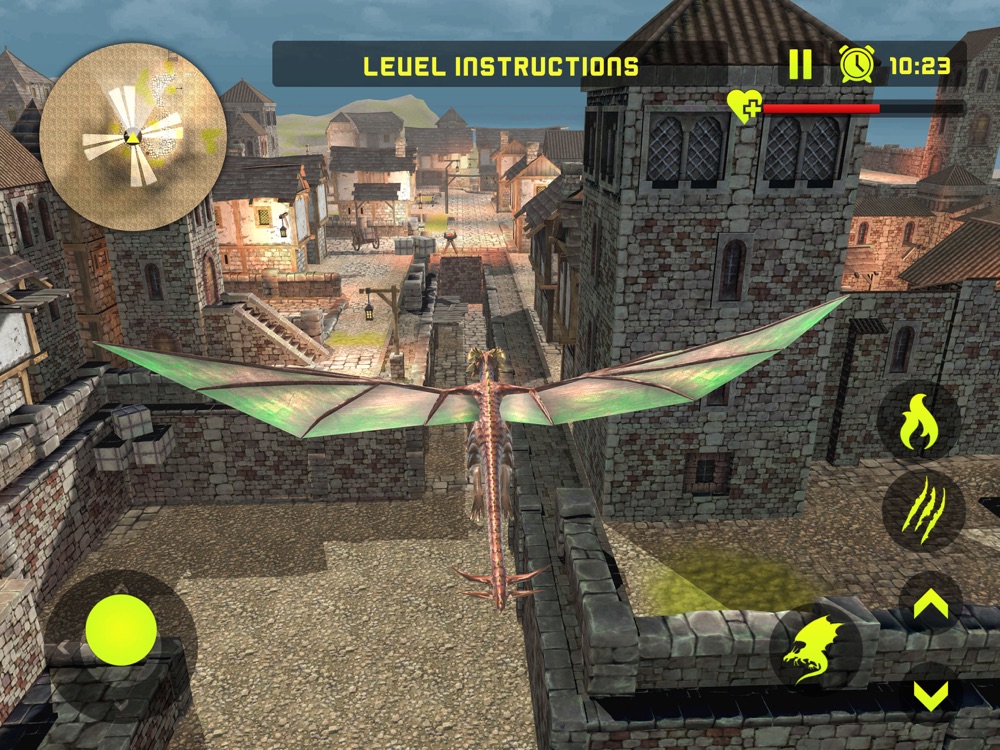The height and width of the screenshot is (750, 1000).
Task: Open the Level Instructions banner
Action: pyautogui.click(x=501, y=67)
